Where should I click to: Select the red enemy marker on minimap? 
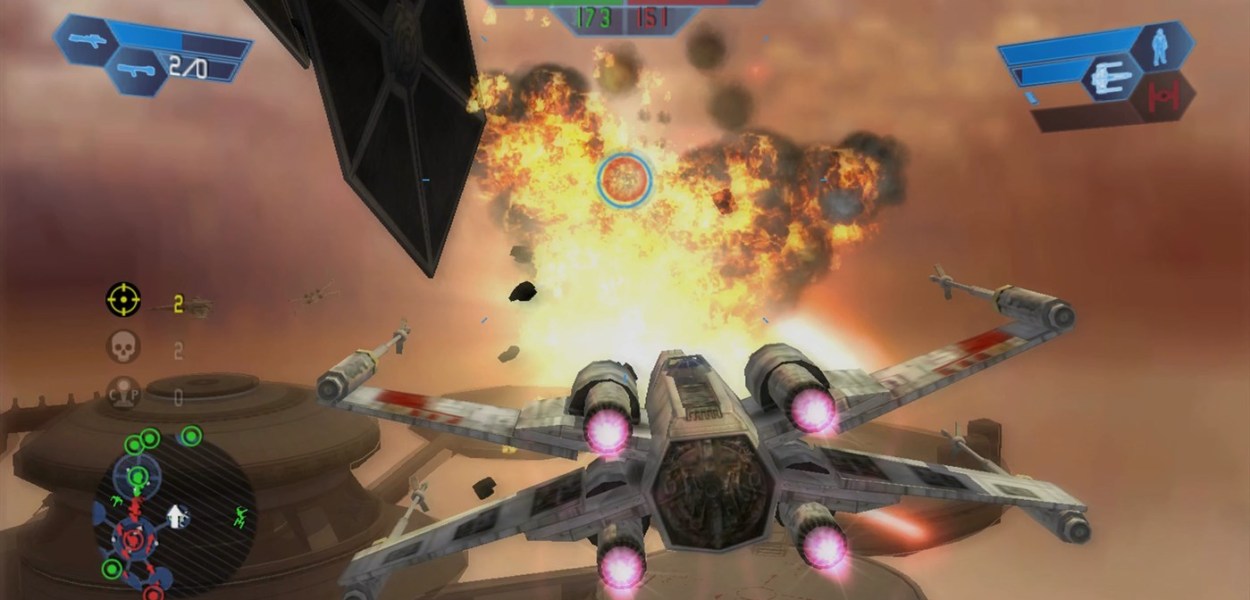pyautogui.click(x=131, y=540)
